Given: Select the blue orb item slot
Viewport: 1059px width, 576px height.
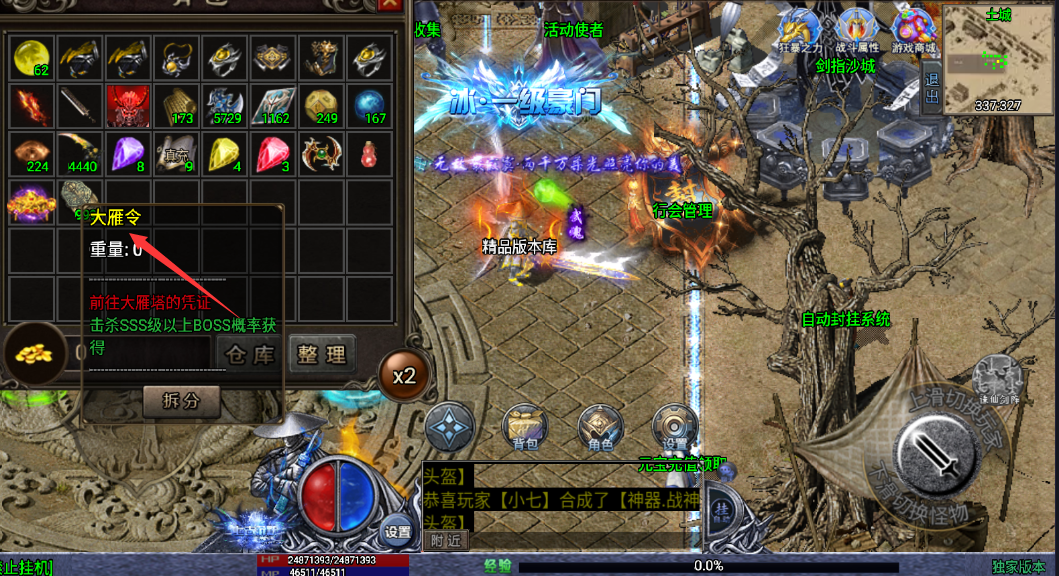Looking at the screenshot, I should coord(370,105).
